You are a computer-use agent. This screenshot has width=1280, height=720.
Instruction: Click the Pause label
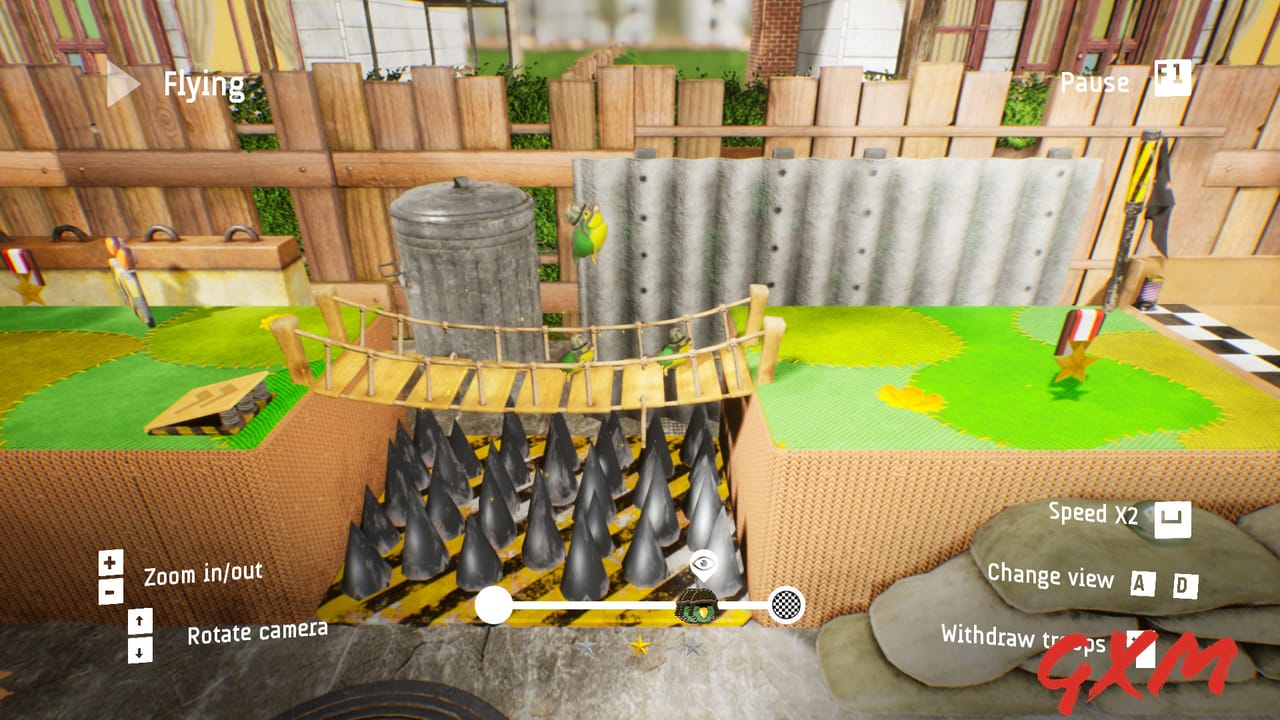click(1094, 84)
